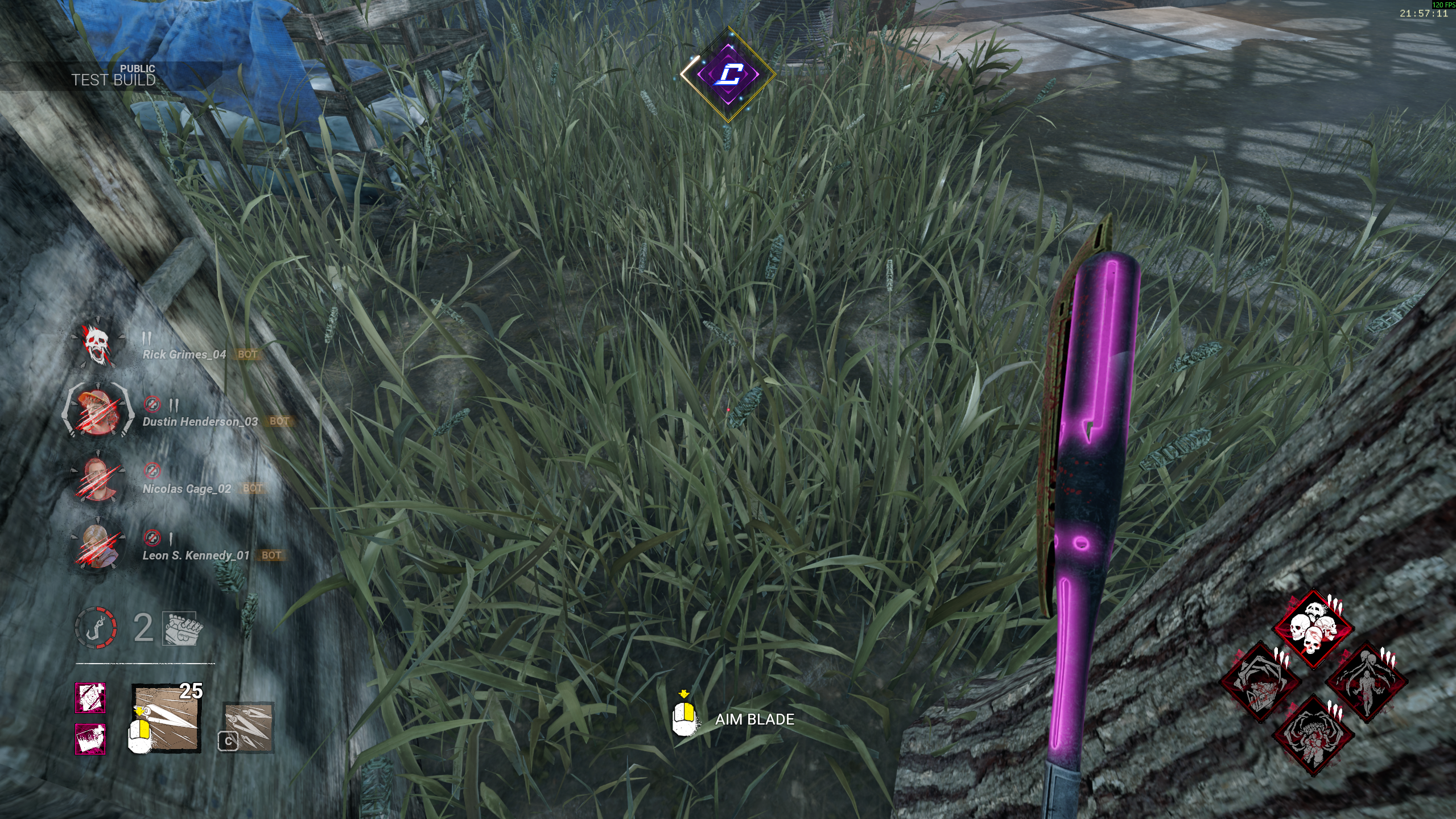Select the pink portrait photo add-on icon
Image resolution: width=1456 pixels, height=819 pixels.
(x=90, y=698)
